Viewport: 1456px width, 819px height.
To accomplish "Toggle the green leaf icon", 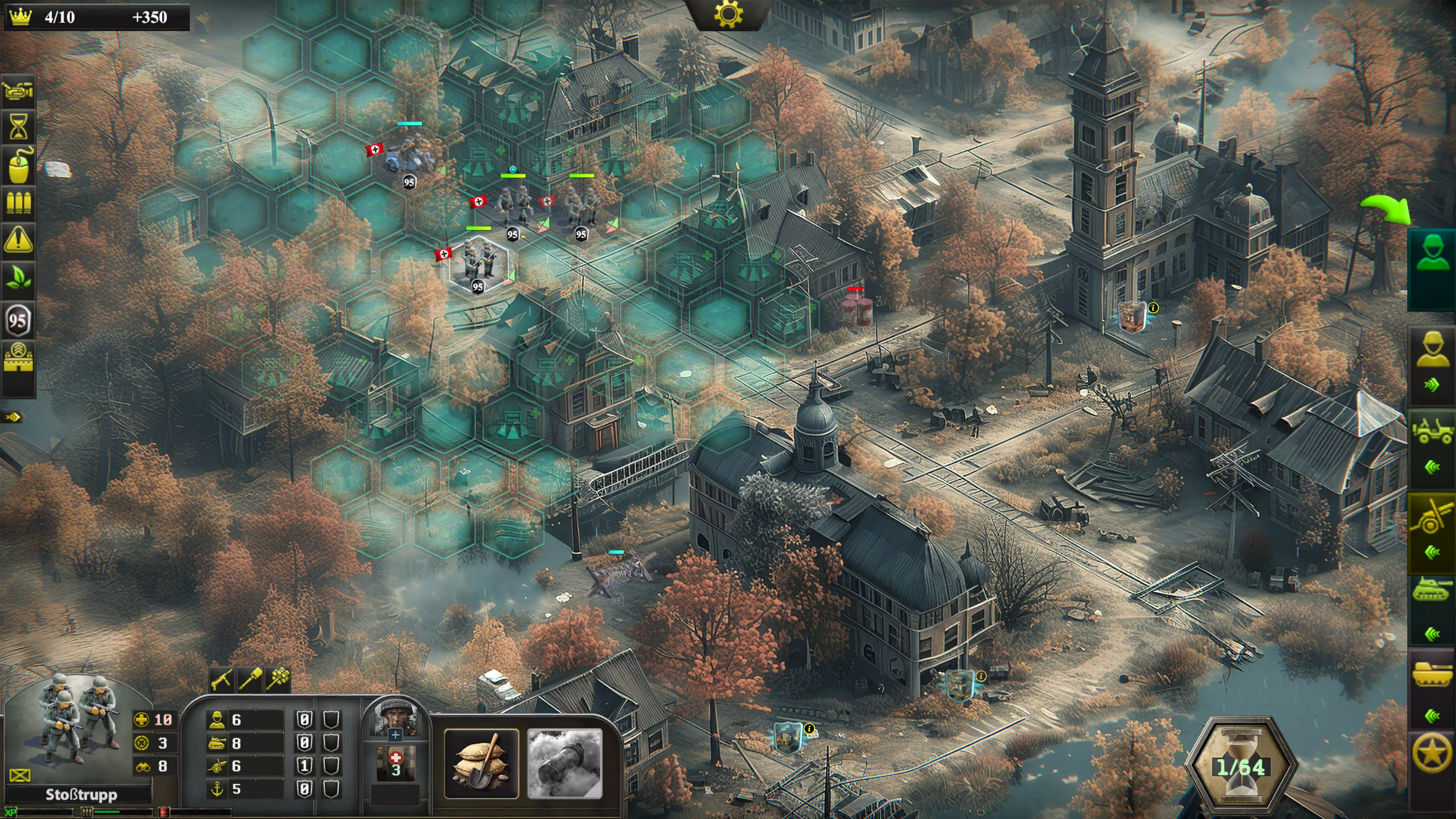I will 18,278.
